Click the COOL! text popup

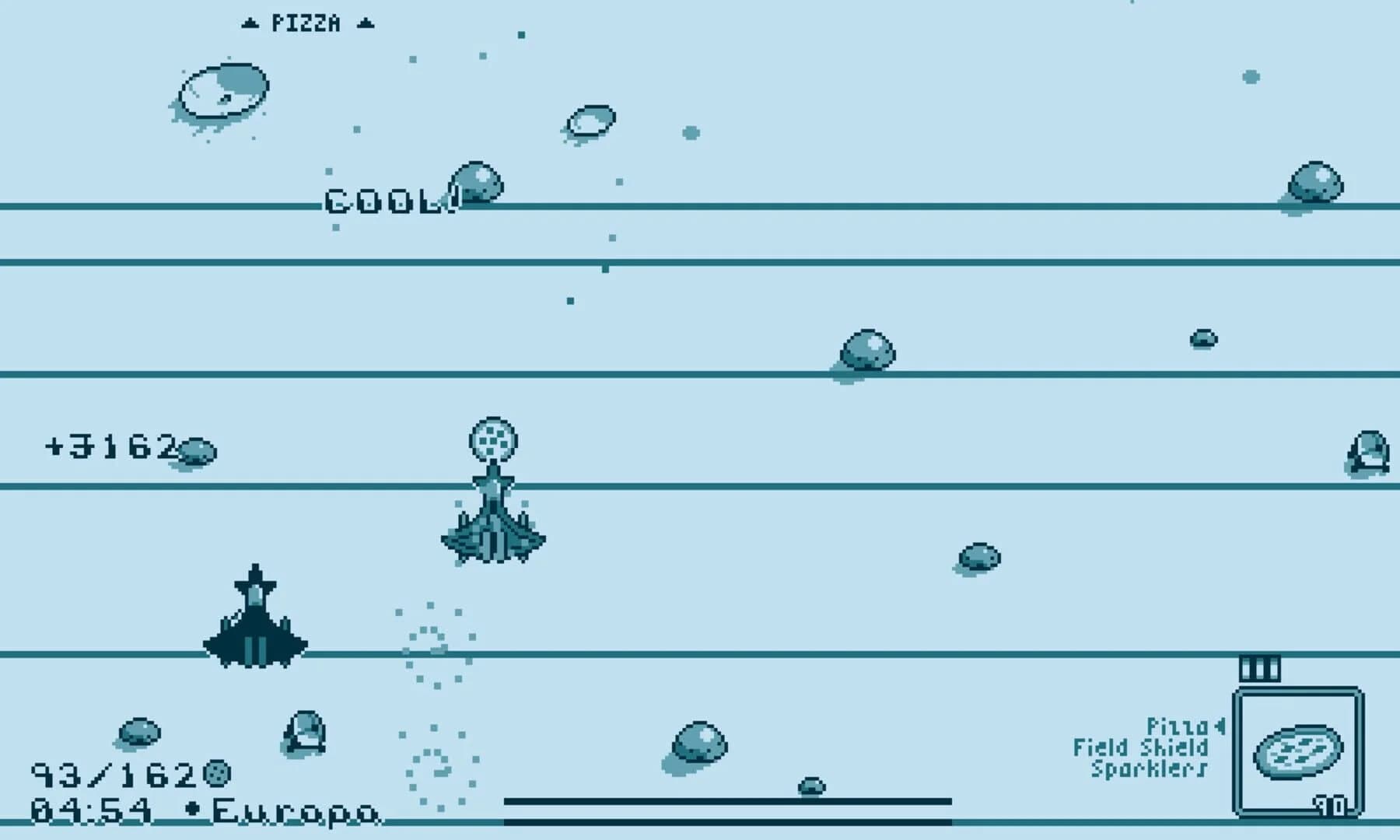click(x=387, y=201)
